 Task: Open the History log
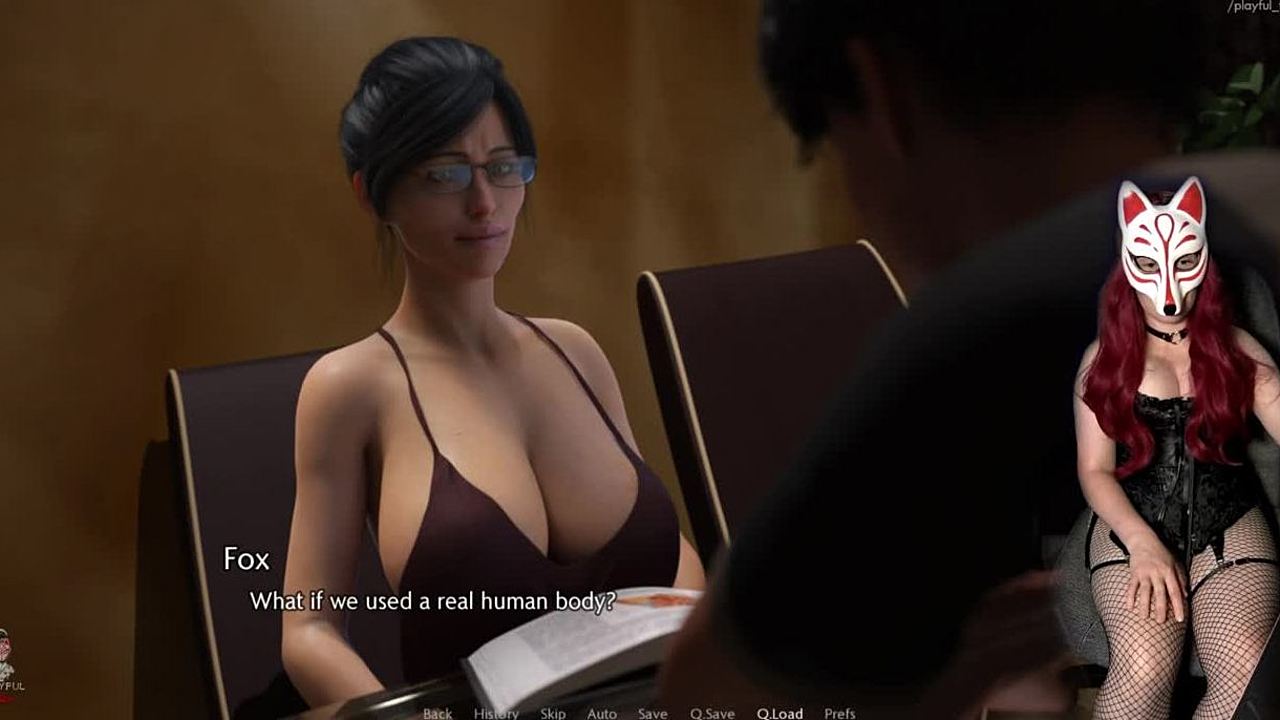[x=496, y=713]
